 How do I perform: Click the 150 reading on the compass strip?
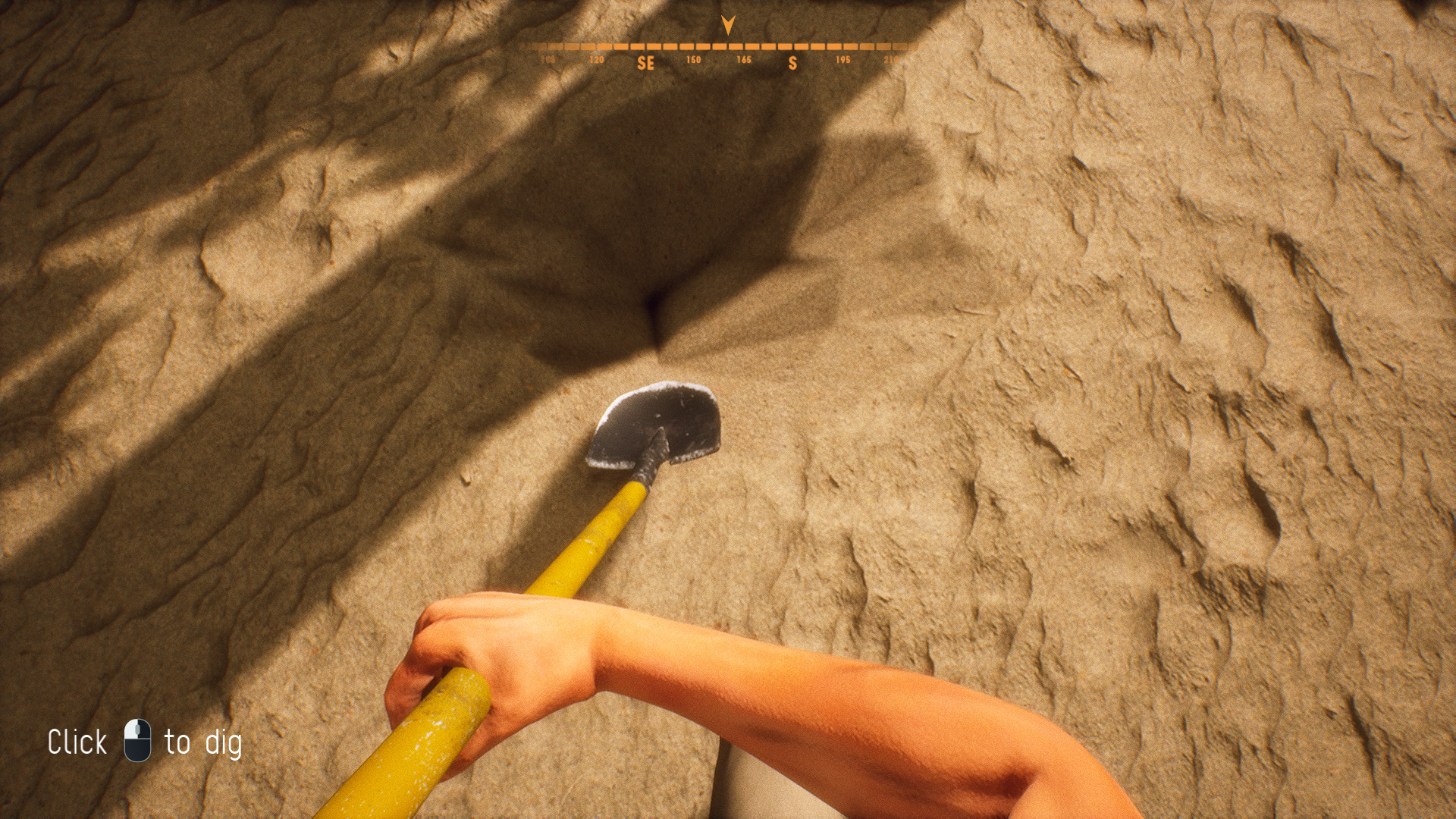694,58
